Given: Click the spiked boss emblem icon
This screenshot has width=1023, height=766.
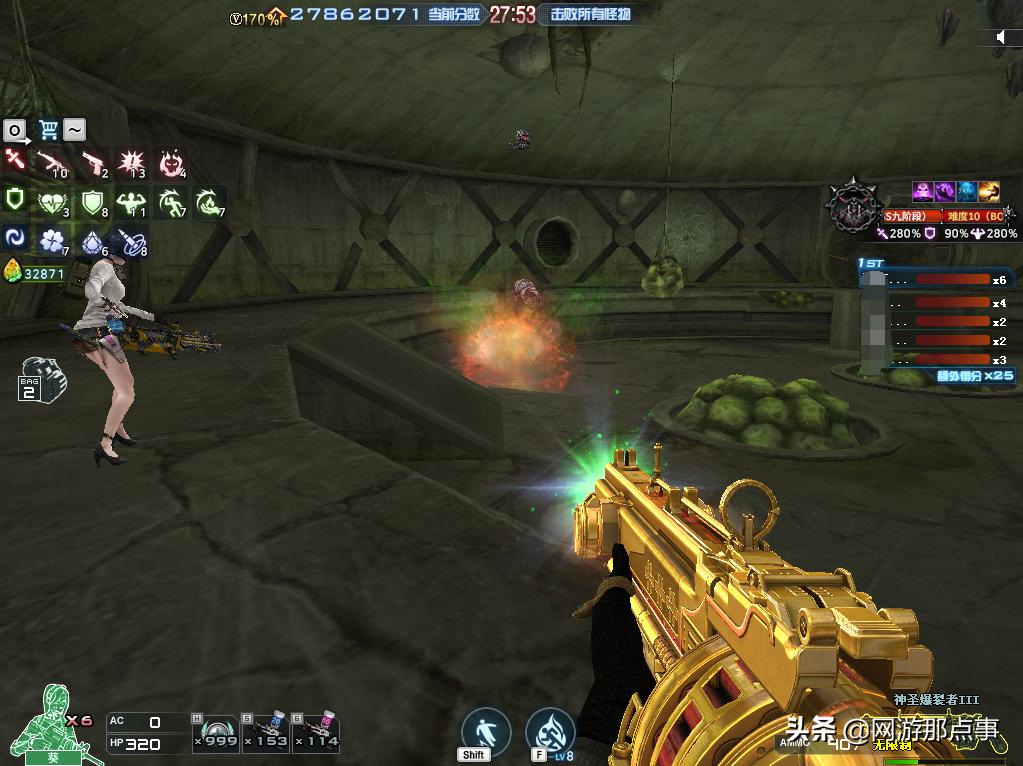Looking at the screenshot, I should pos(852,206).
